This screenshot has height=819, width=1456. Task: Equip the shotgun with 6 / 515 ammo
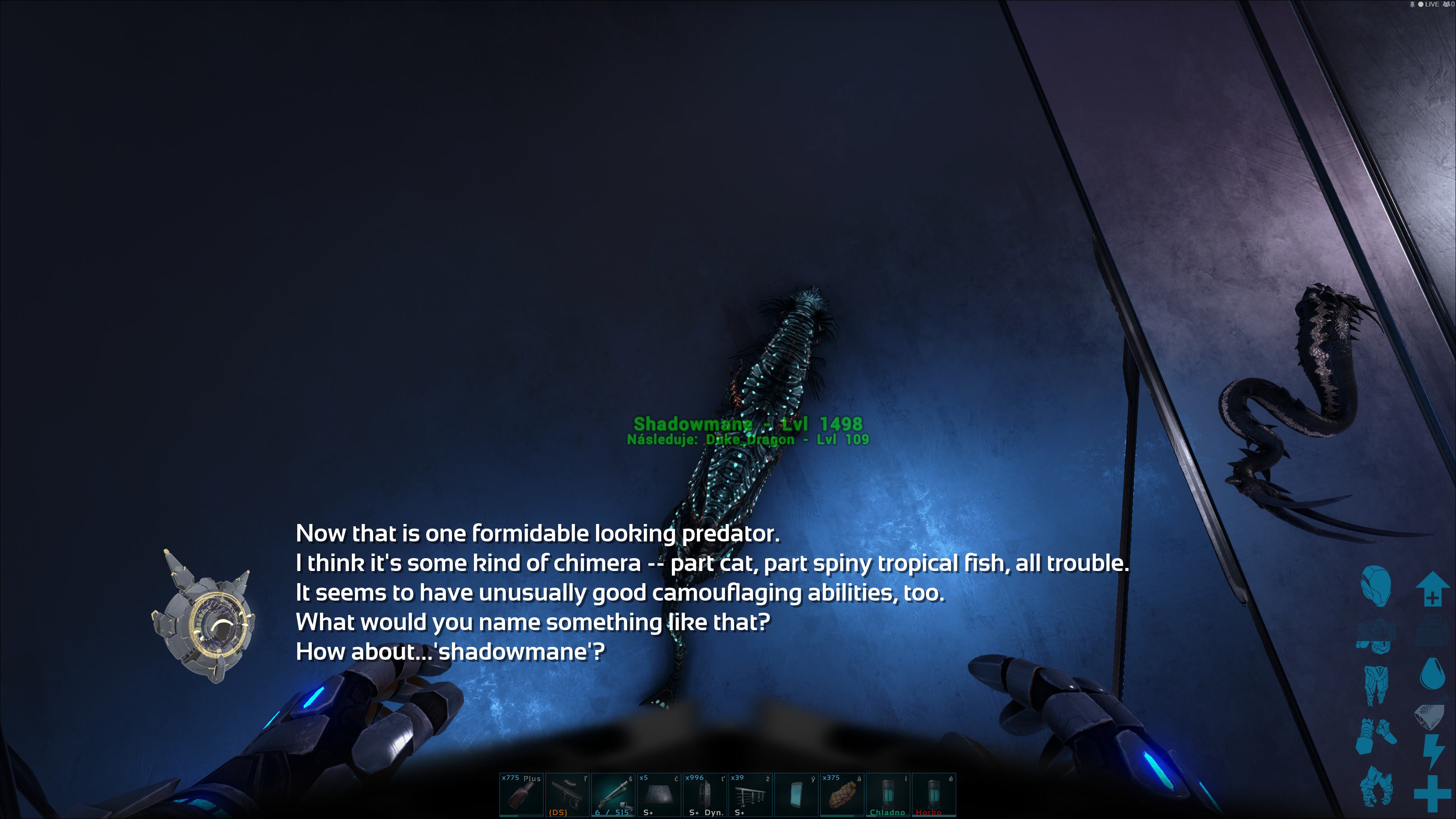point(613,795)
